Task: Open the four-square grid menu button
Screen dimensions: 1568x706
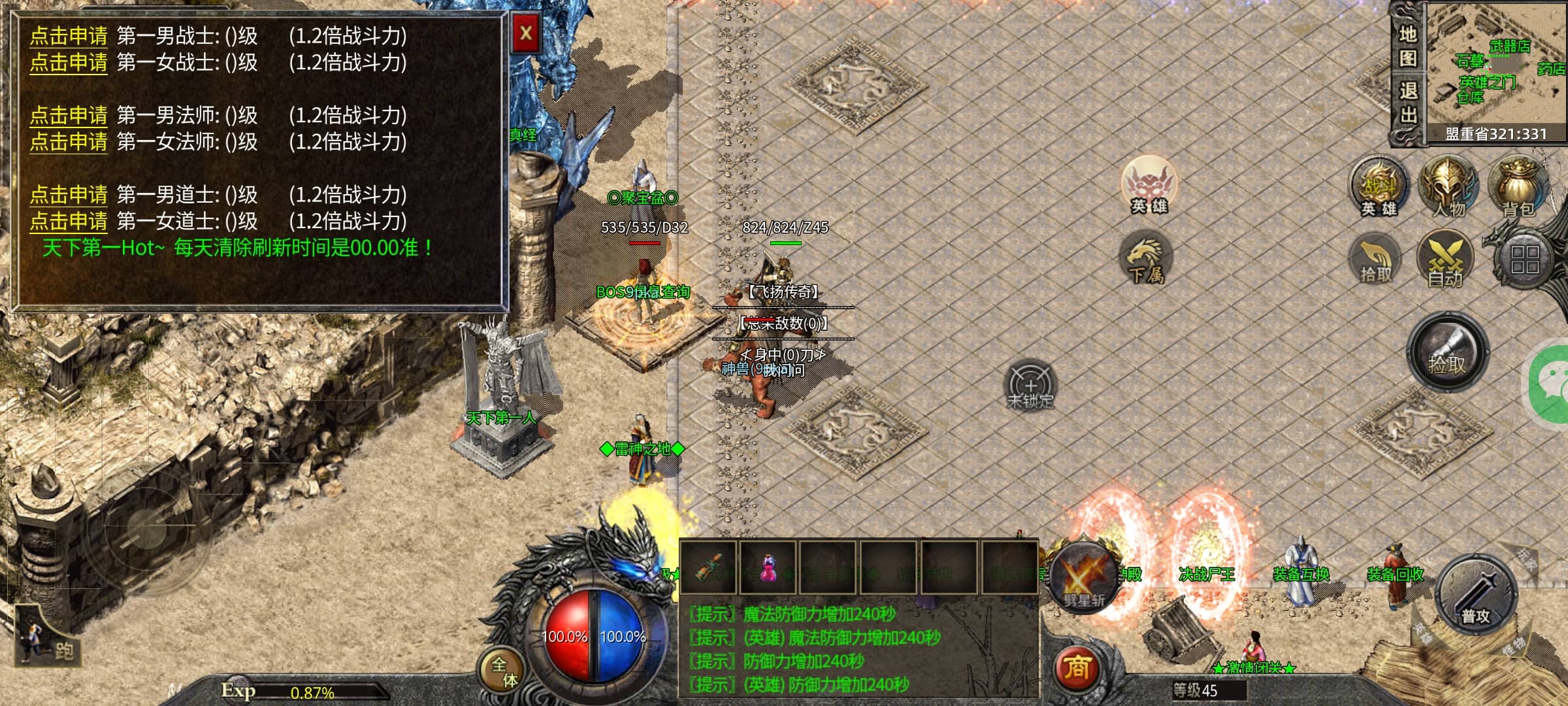Action: 1525,260
